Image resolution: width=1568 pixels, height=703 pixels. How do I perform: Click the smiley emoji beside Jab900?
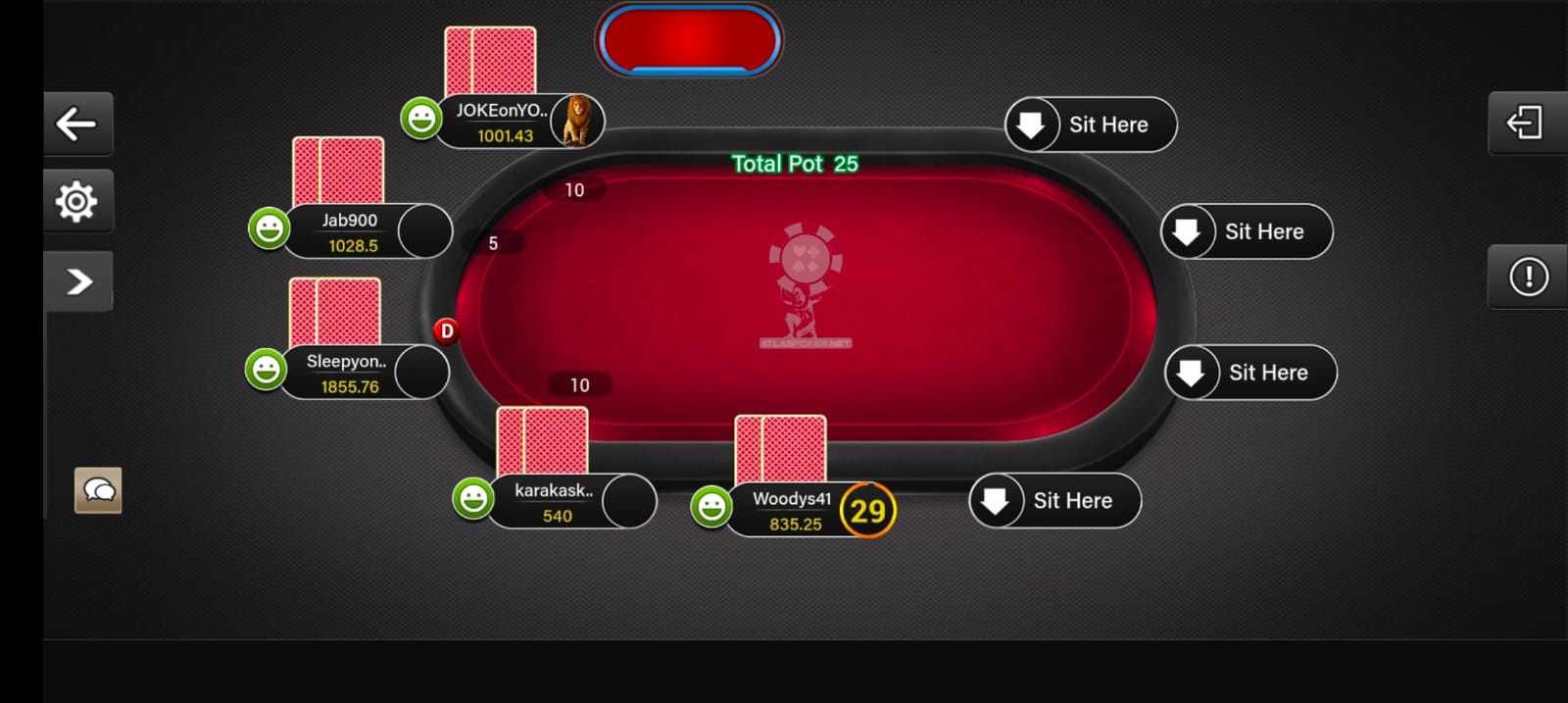269,228
